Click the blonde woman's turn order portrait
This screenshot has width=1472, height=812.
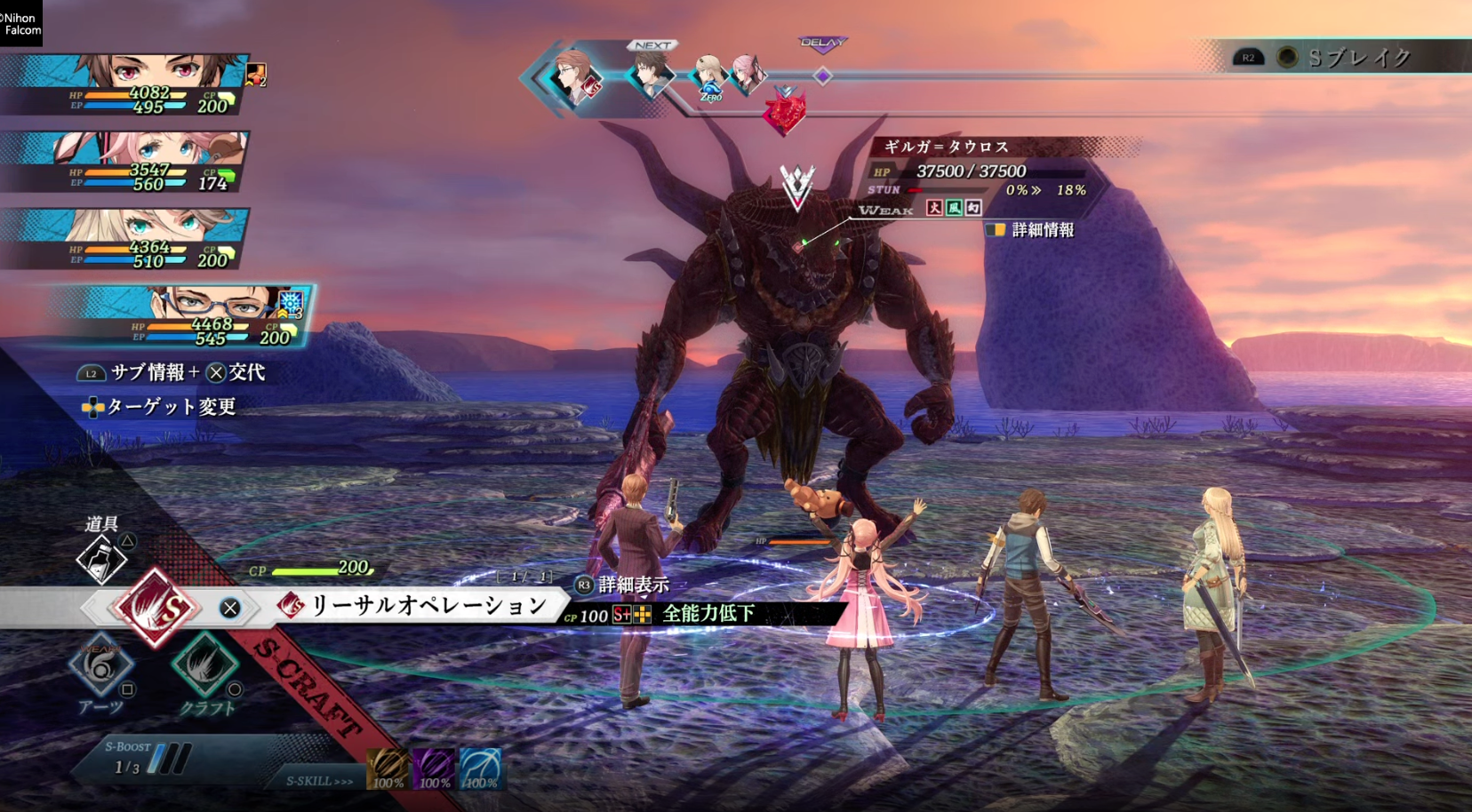[708, 76]
